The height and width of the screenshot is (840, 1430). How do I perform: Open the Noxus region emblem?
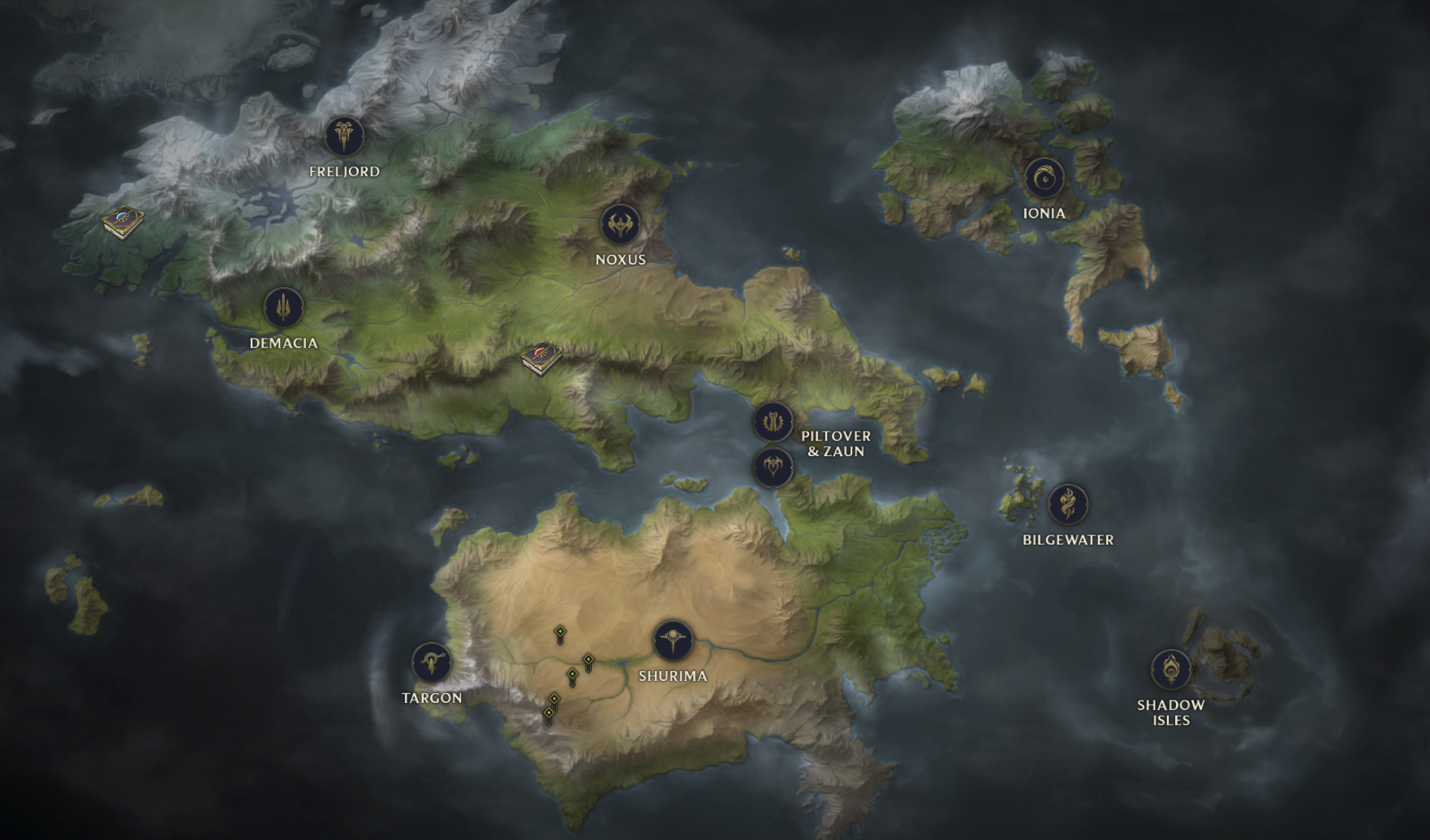[620, 224]
